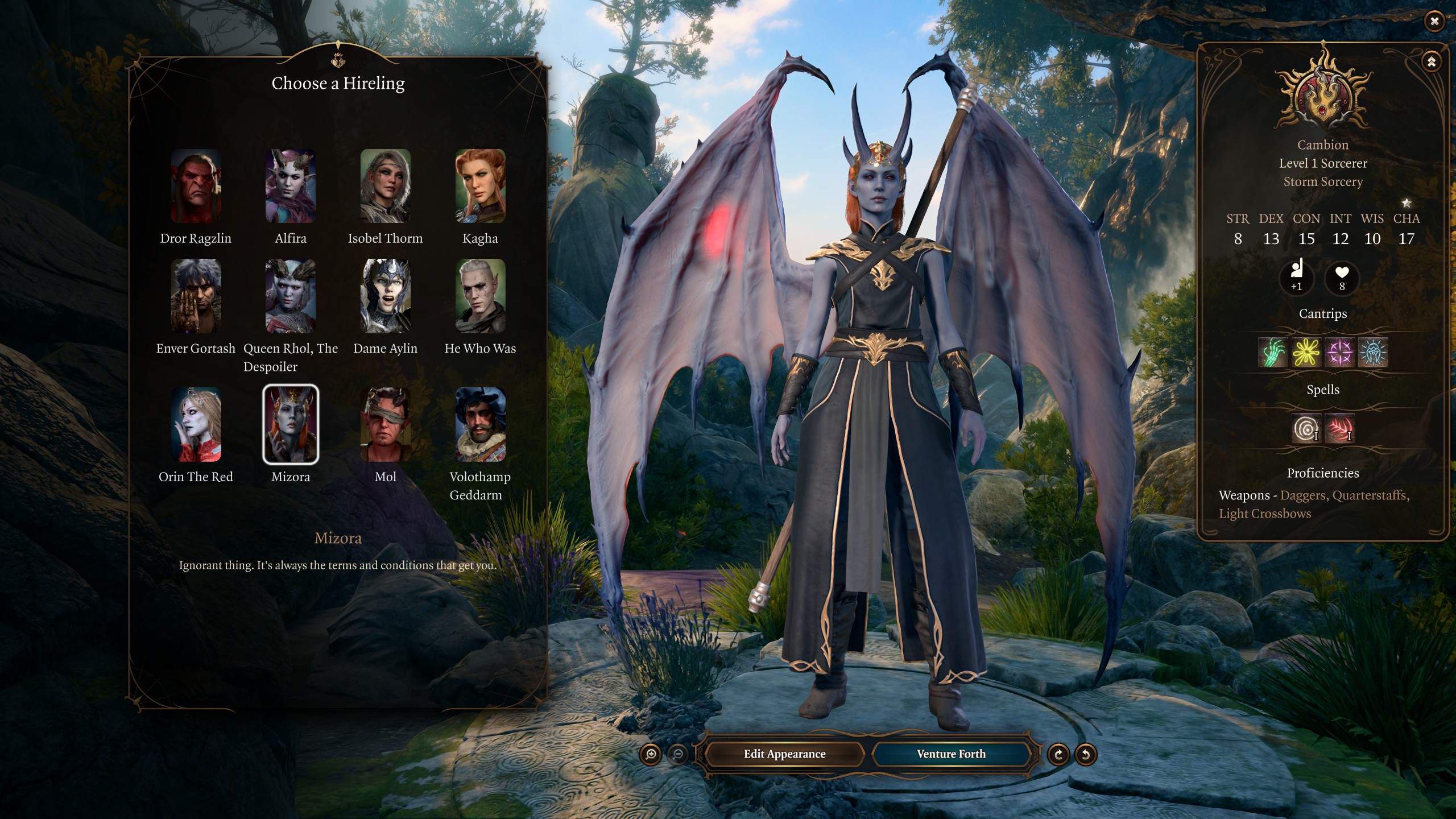Select the Volothamp Geddarm portrait

point(480,424)
